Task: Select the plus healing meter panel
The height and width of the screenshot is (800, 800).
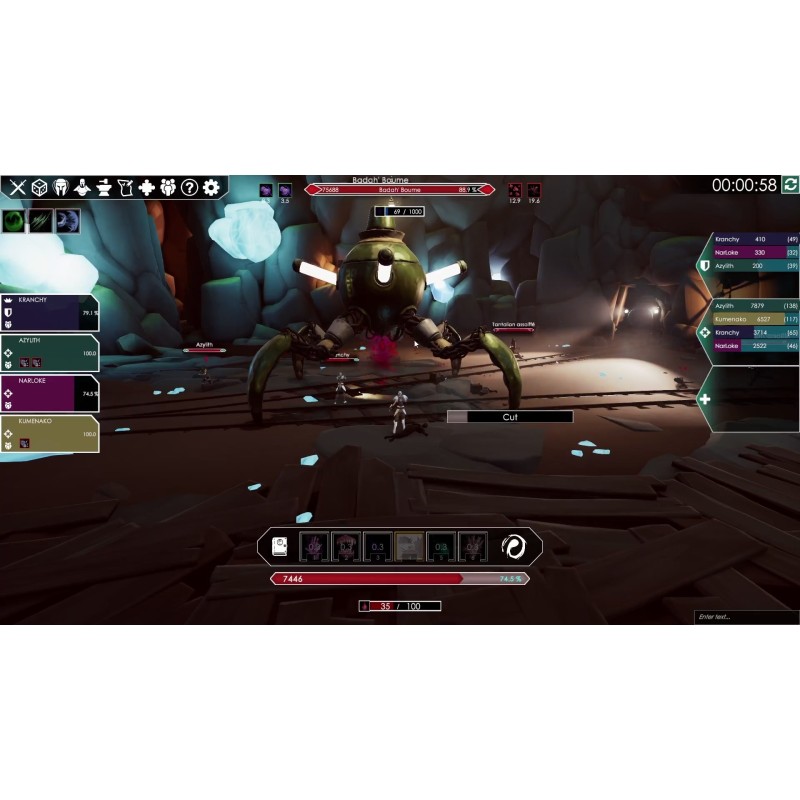Action: [705, 399]
